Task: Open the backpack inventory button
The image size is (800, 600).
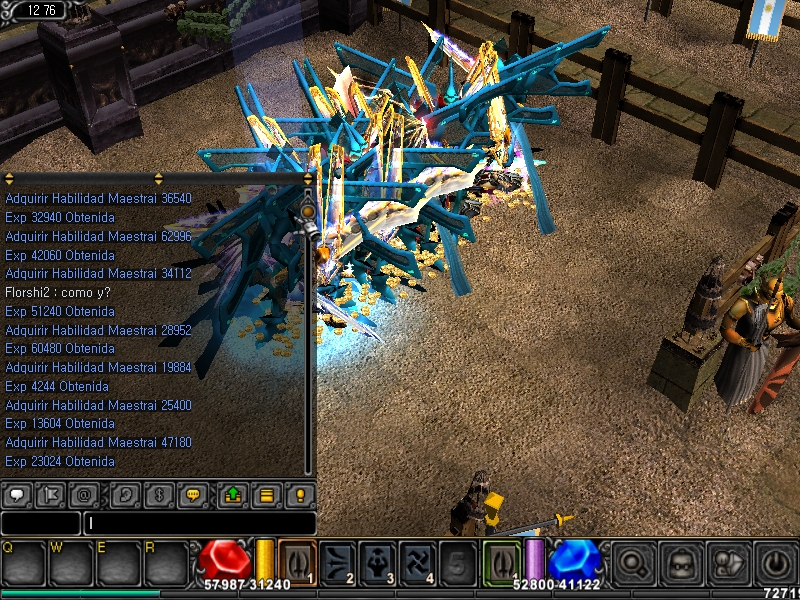Action: click(680, 562)
